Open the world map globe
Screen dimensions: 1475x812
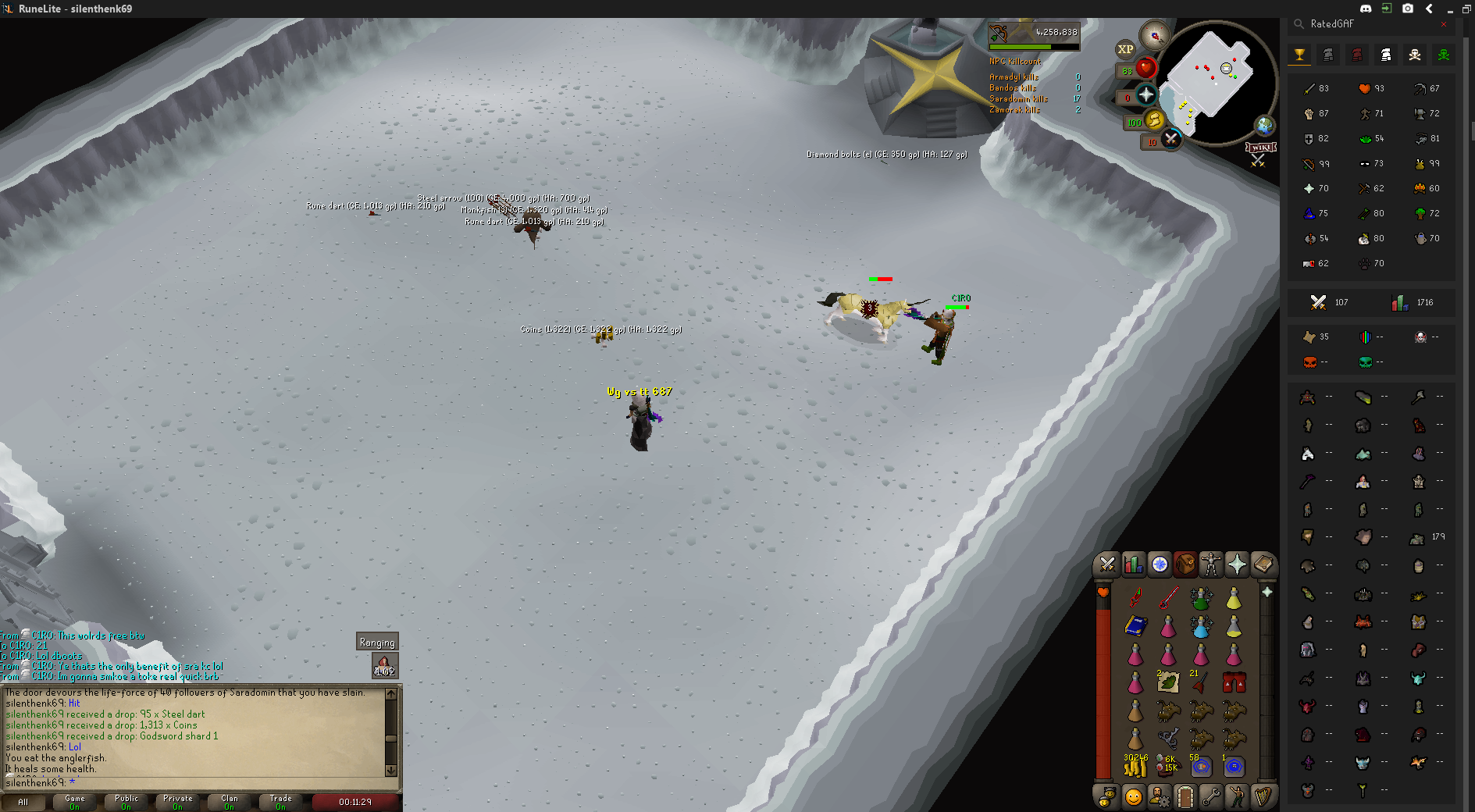[x=1264, y=125]
